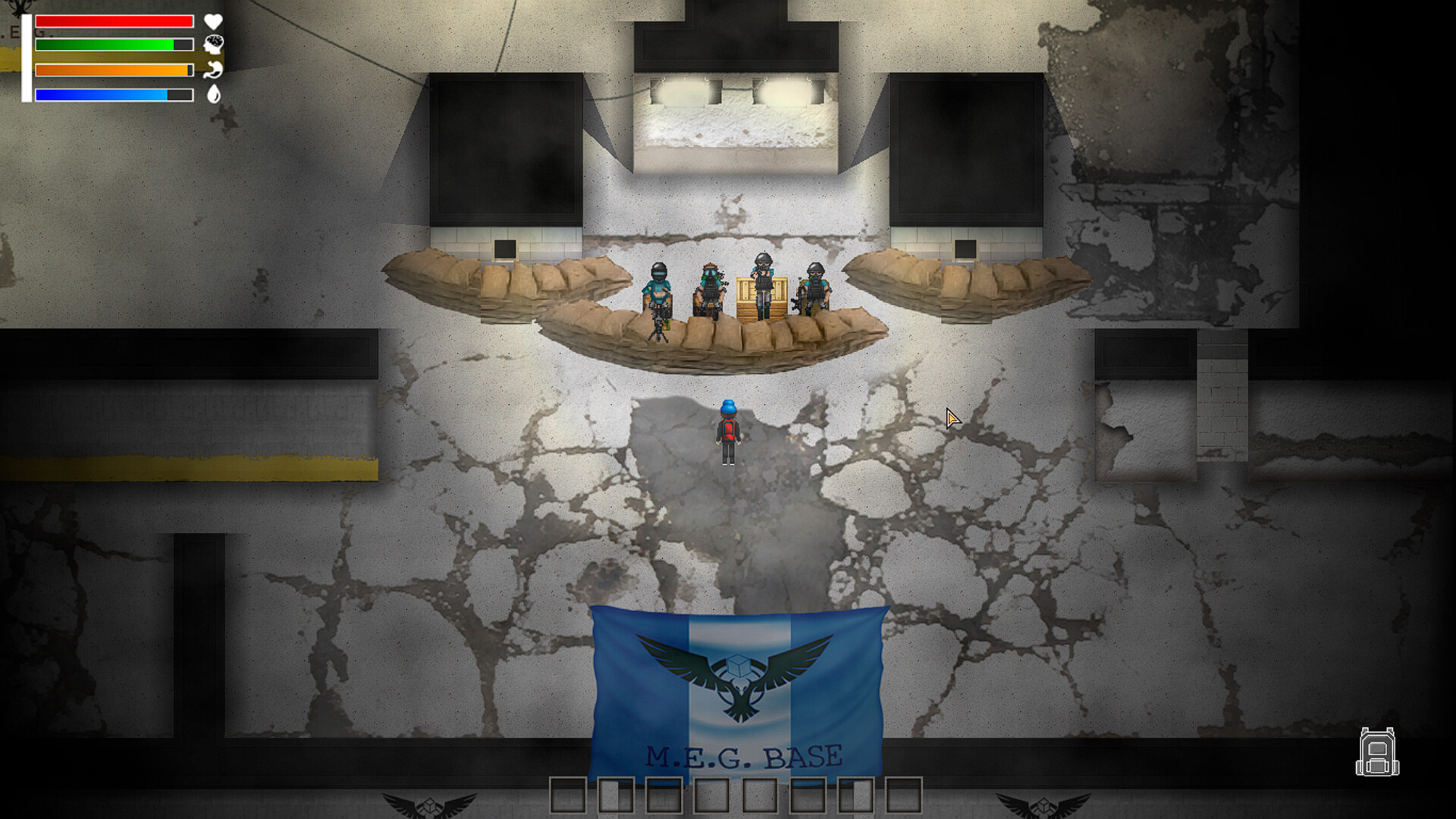Screen dimensions: 1456x819
Task: Click the water droplet thirst icon
Action: tap(215, 95)
